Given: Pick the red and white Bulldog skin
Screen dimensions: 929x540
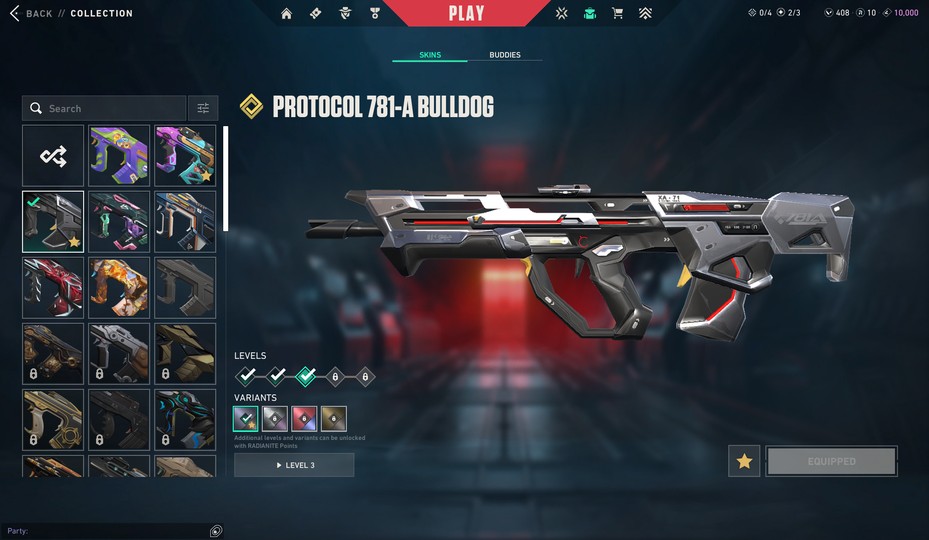Looking at the screenshot, I should 53,288.
